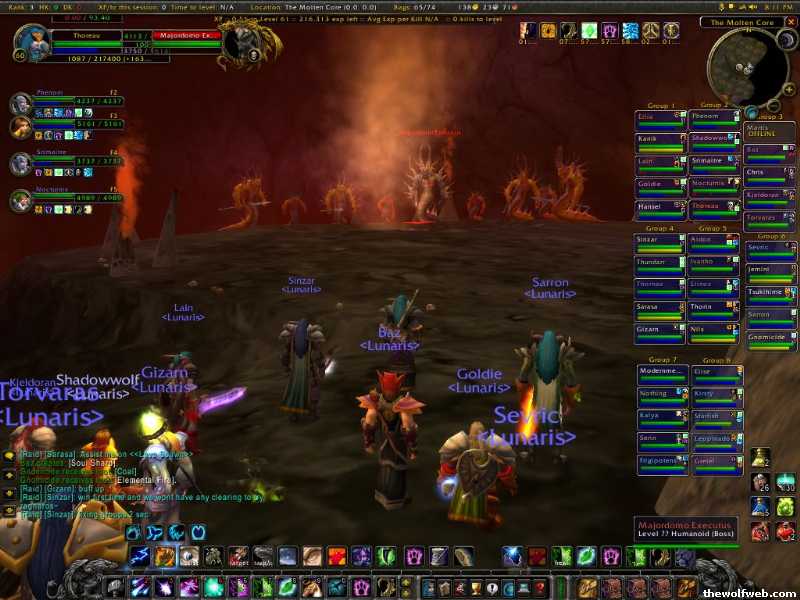Select party member Phenom's portrait
Viewport: 800px width, 600px height.
(x=21, y=103)
